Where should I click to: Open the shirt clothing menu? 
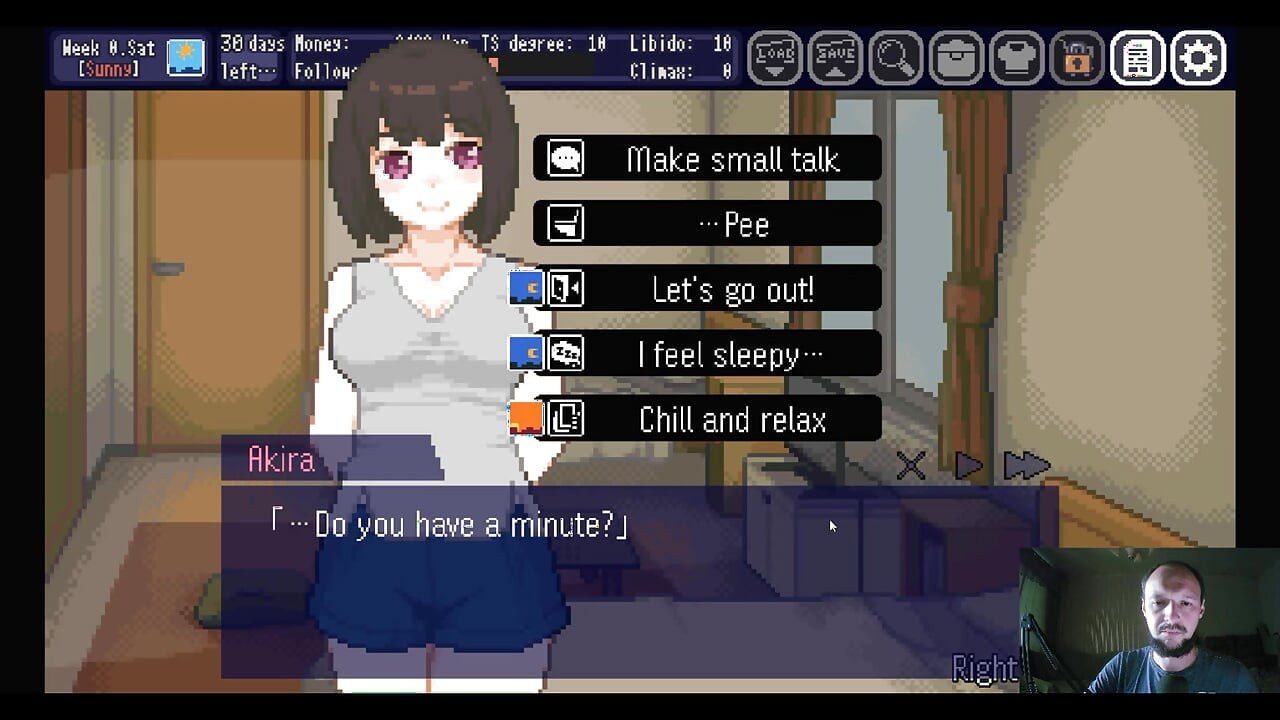[1016, 58]
